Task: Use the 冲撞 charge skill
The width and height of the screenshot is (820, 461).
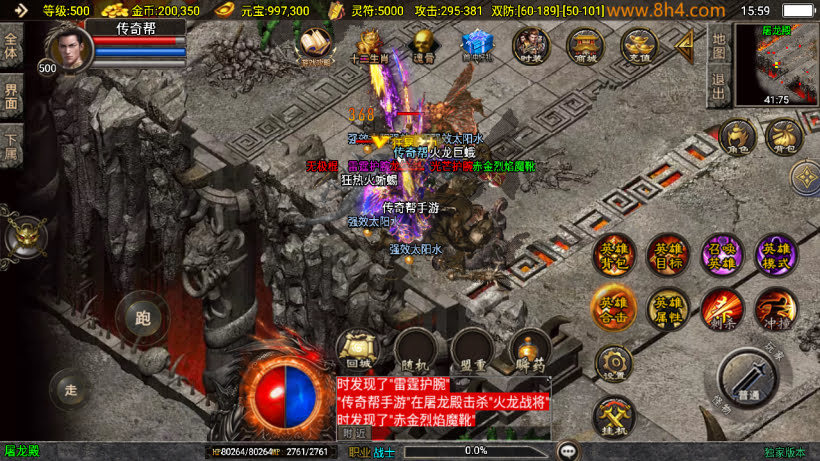Action: (775, 309)
